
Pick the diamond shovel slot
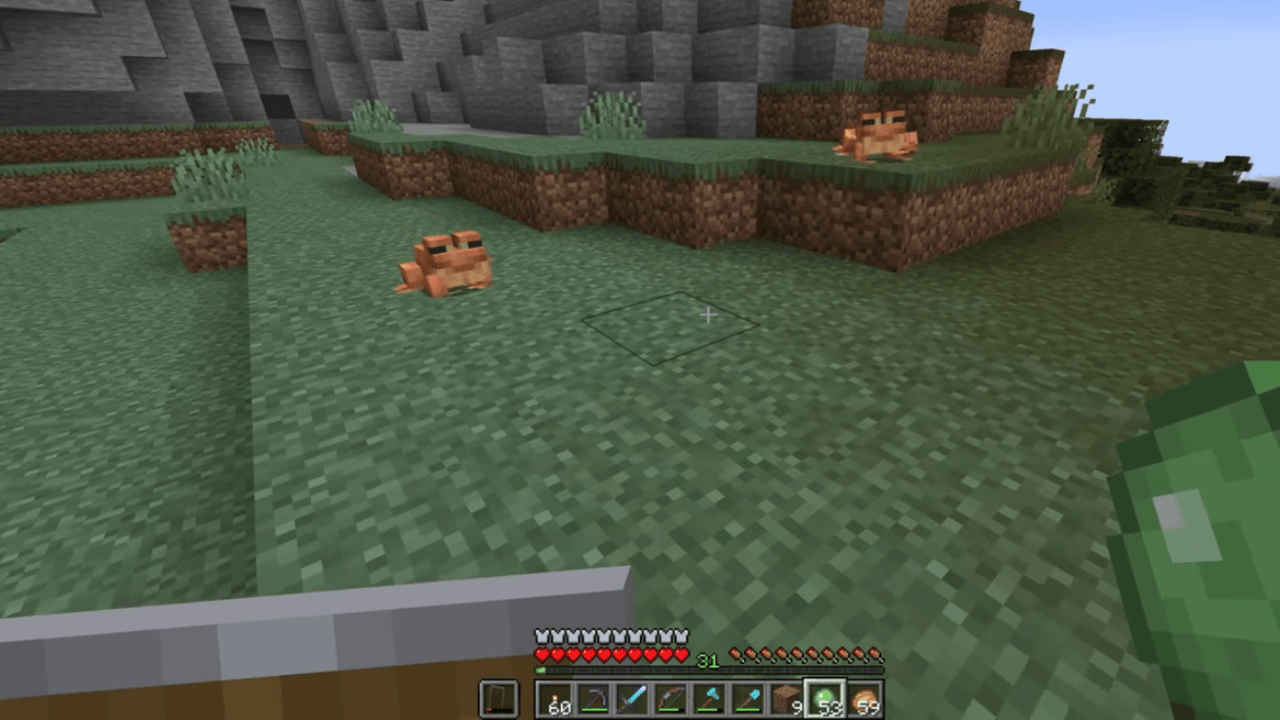[747, 698]
